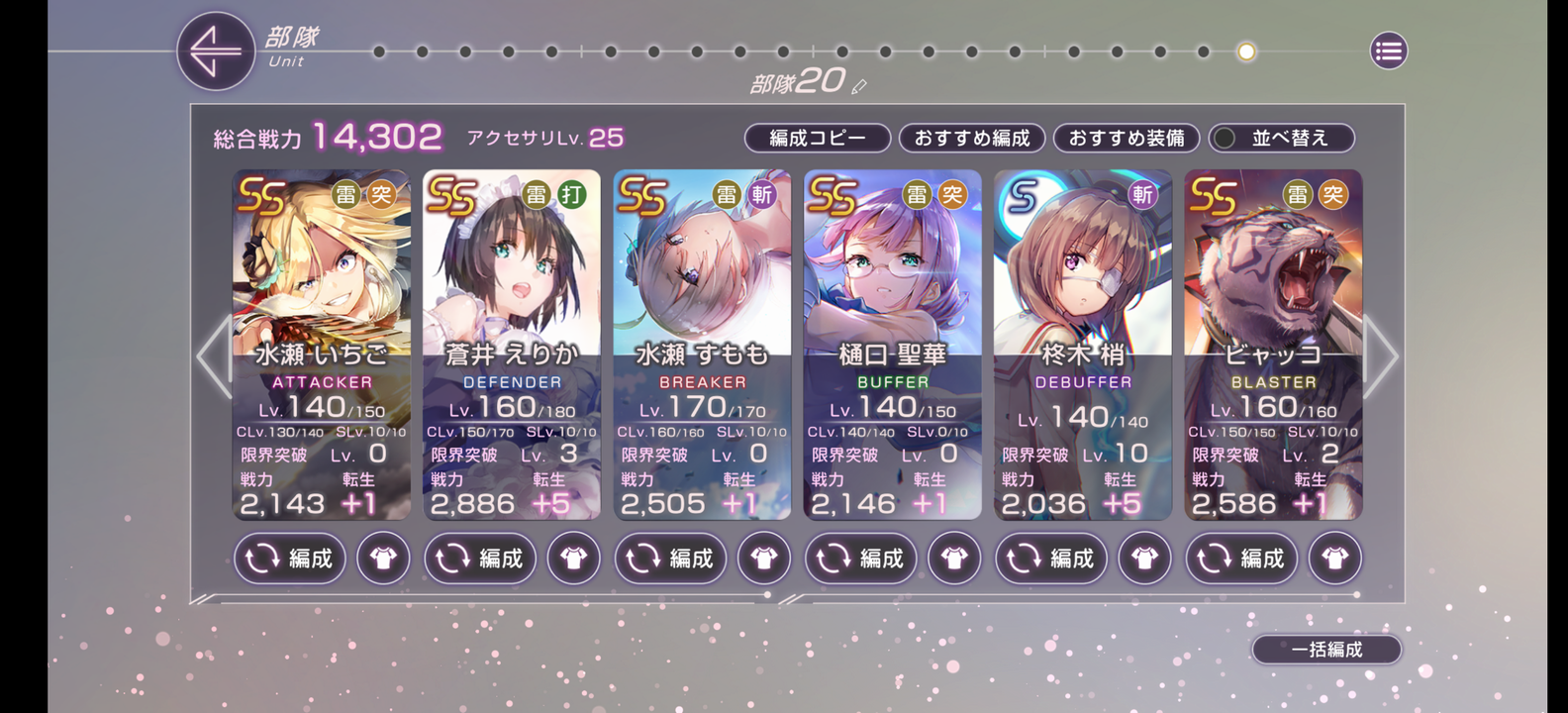Viewport: 1568px width, 713px height.
Task: Open costume change for ビャッコ
Action: 1334,559
